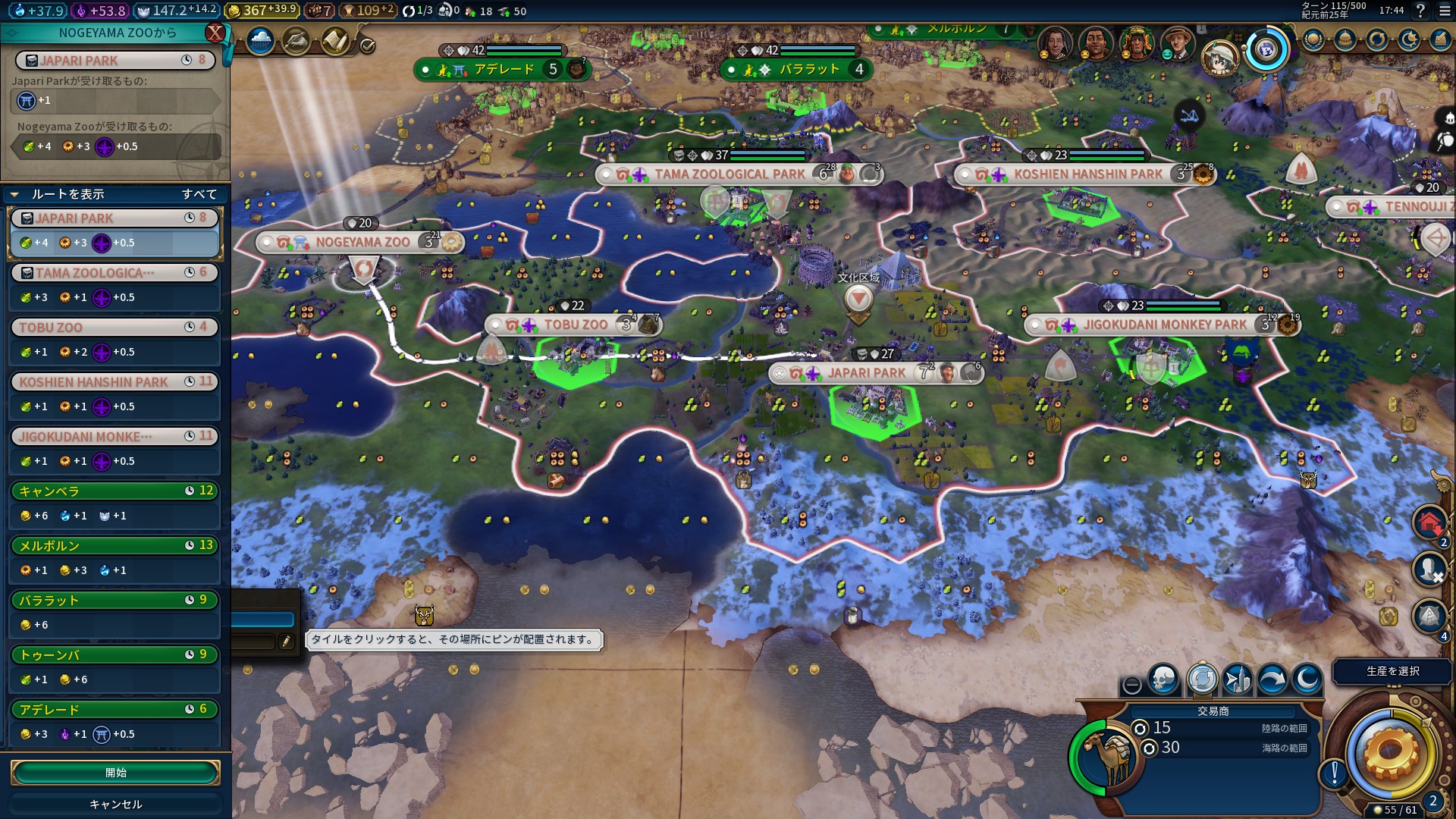The height and width of the screenshot is (819, 1456).
Task: Click the gear end-turn action button
Action: click(x=1390, y=752)
